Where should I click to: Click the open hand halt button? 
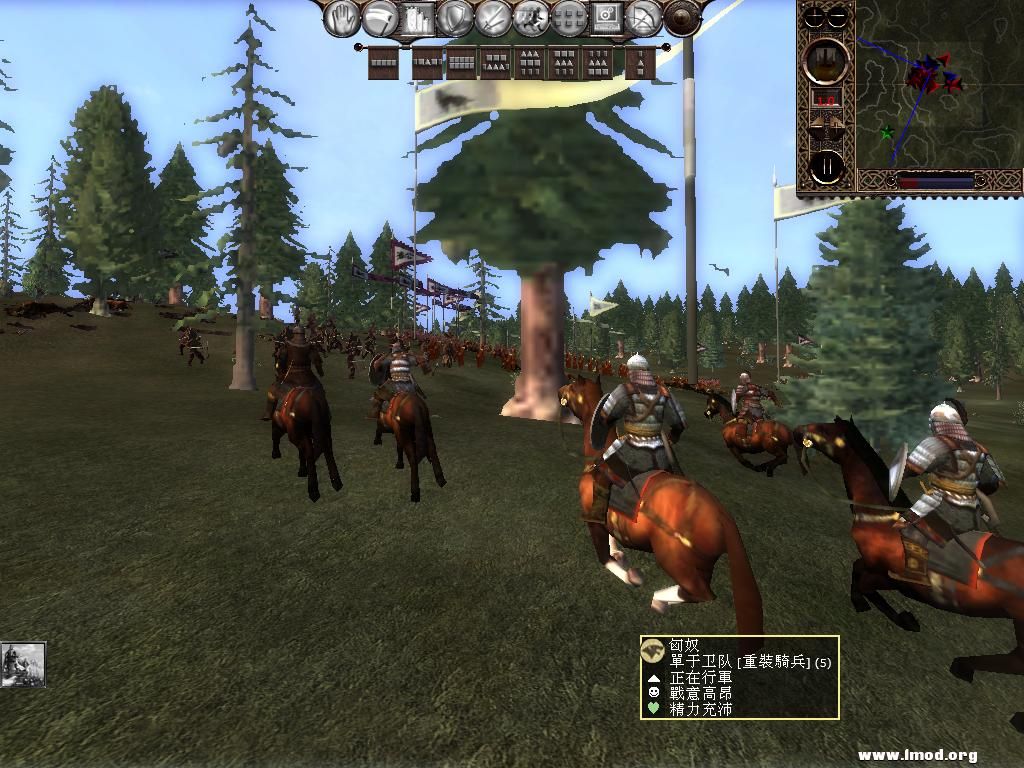click(x=343, y=18)
